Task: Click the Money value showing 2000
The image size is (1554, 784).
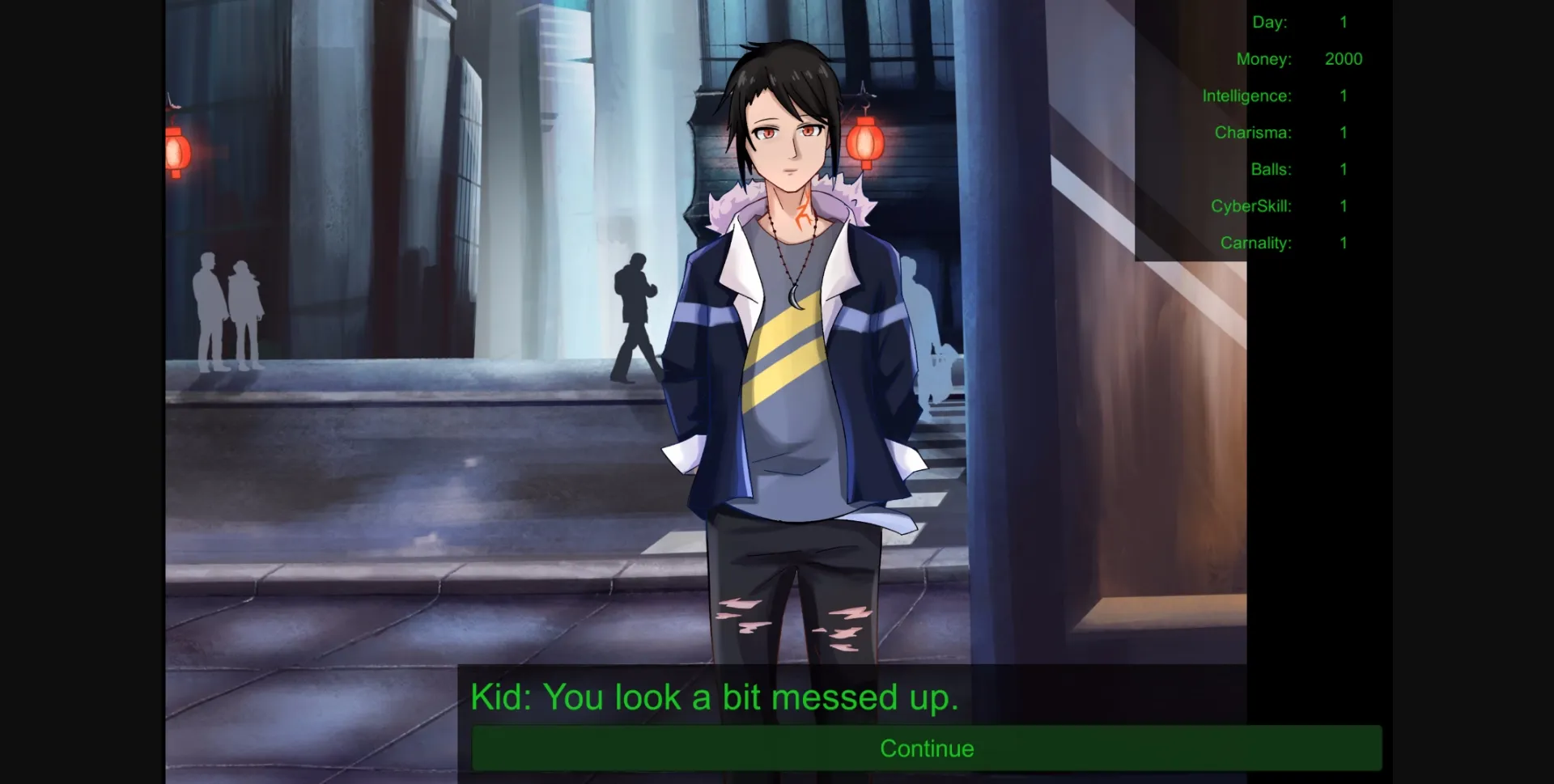Action: click(x=1344, y=58)
